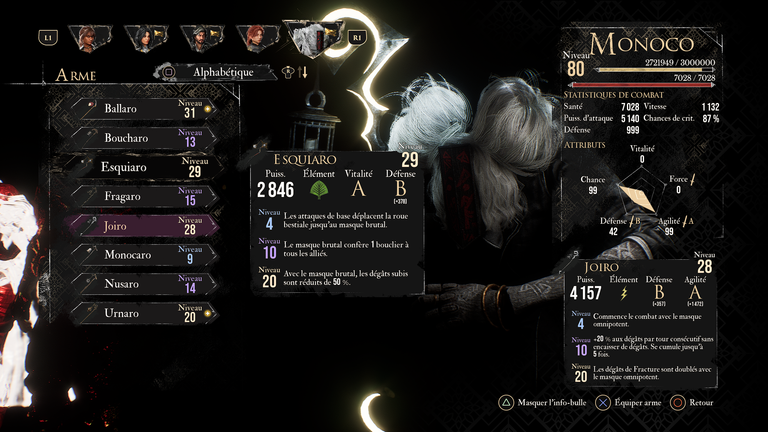This screenshot has width=768, height=432.
Task: Select the Ballaro weapon row
Action: 140,109
